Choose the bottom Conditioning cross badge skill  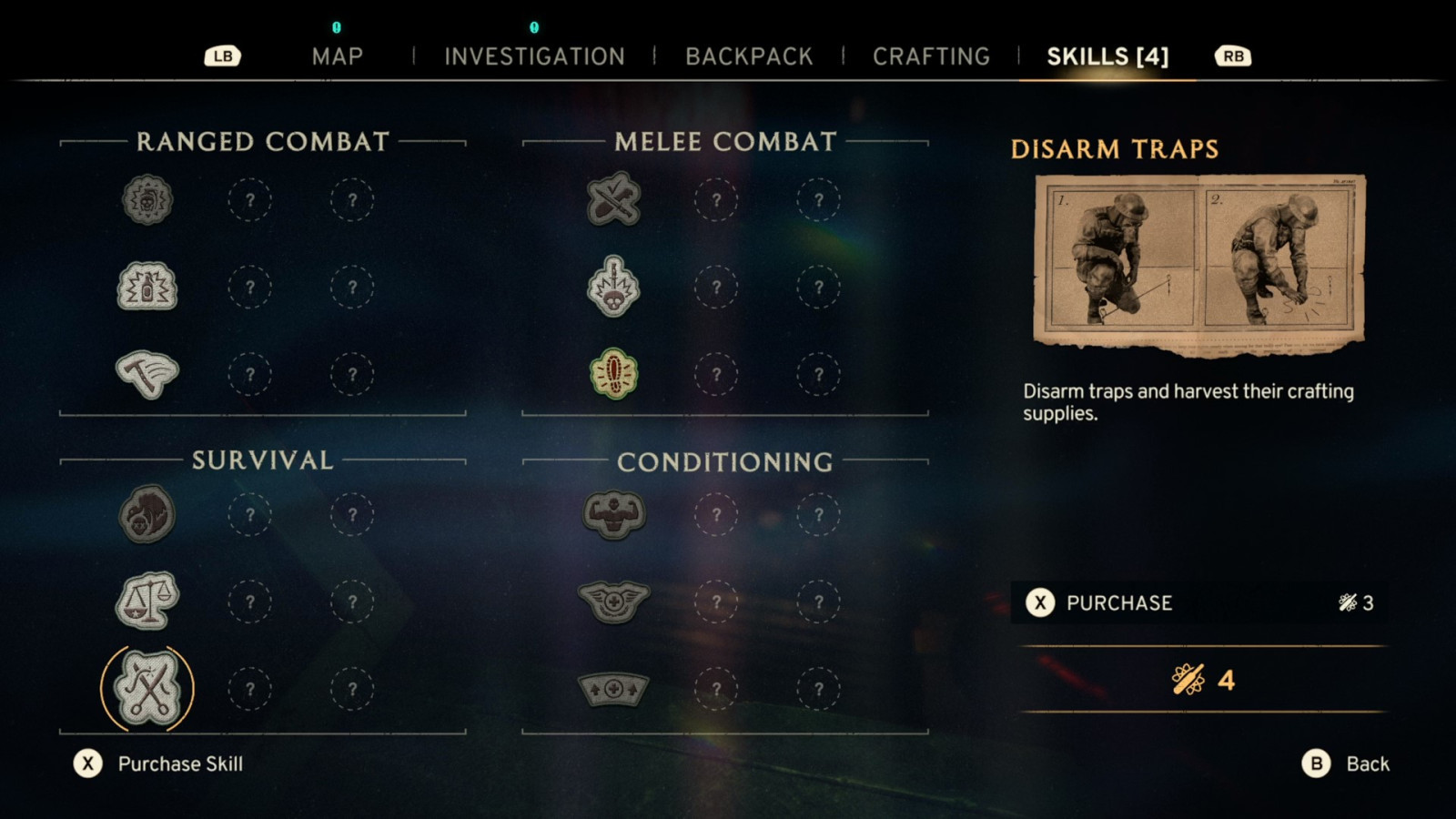614,689
